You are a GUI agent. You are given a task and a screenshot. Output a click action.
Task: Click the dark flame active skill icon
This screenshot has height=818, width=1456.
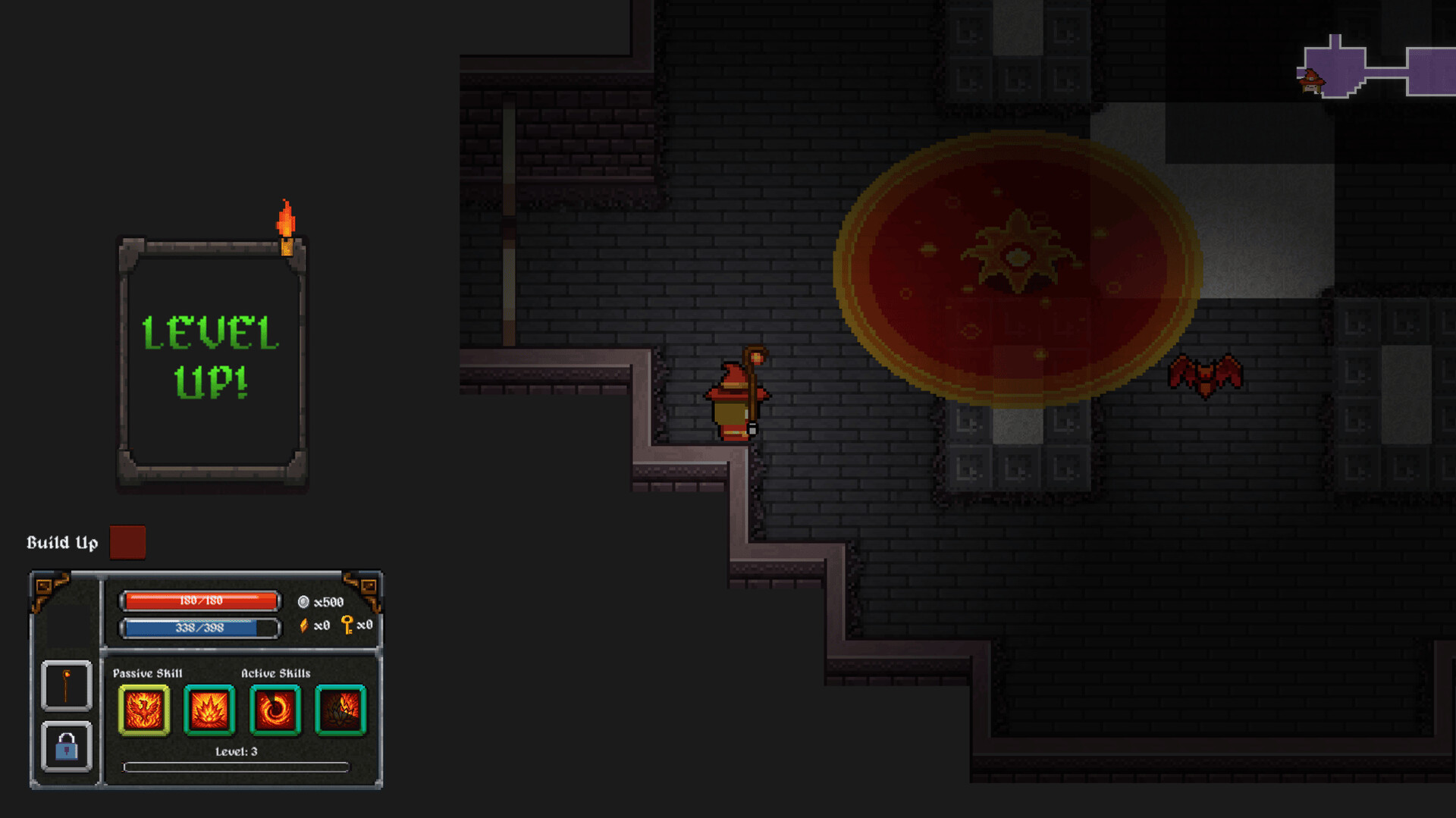341,710
